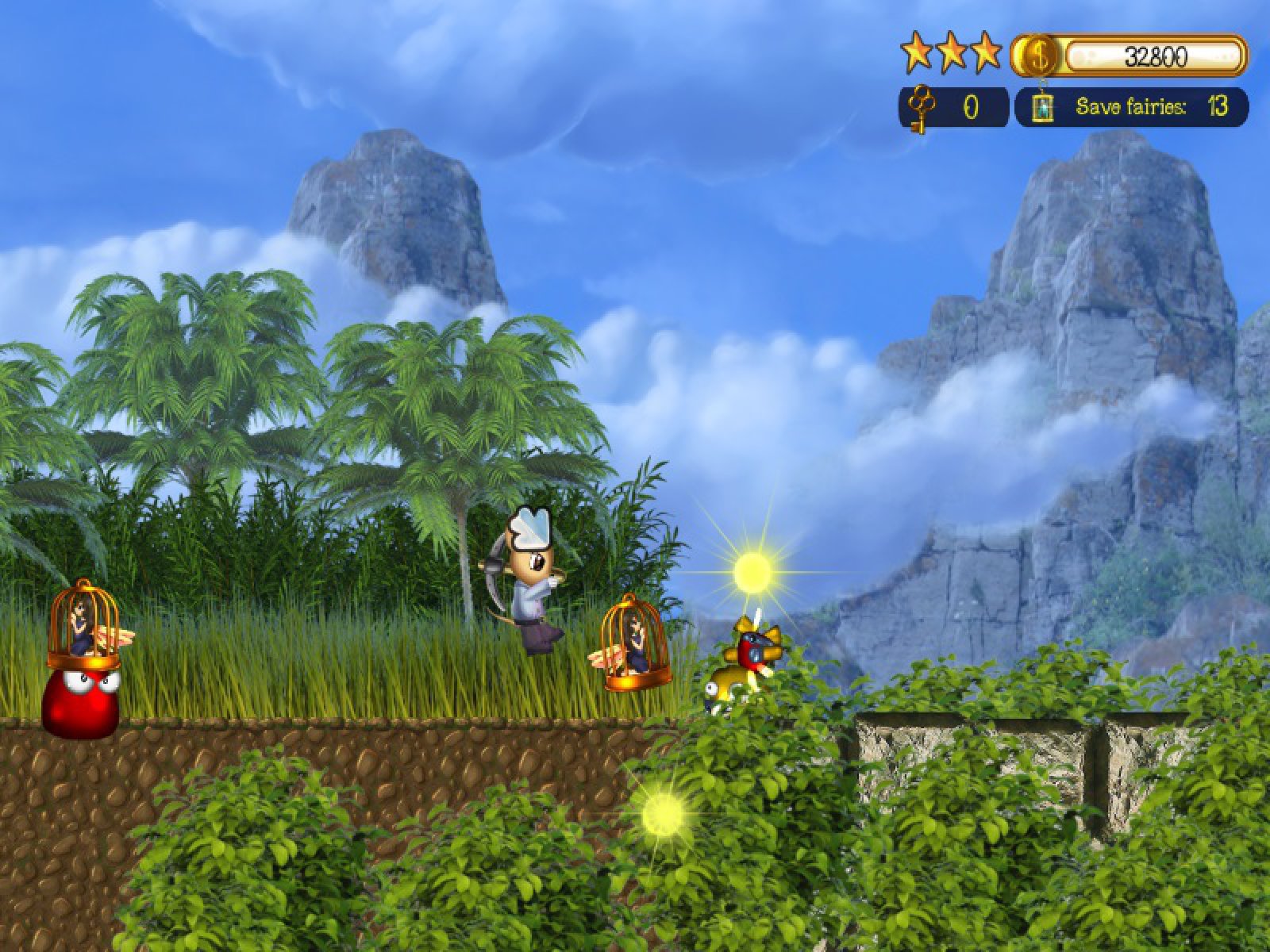Screen dimensions: 1270x952
Task: Select the caged fairy lantern icon
Action: pyautogui.click(x=1042, y=107)
